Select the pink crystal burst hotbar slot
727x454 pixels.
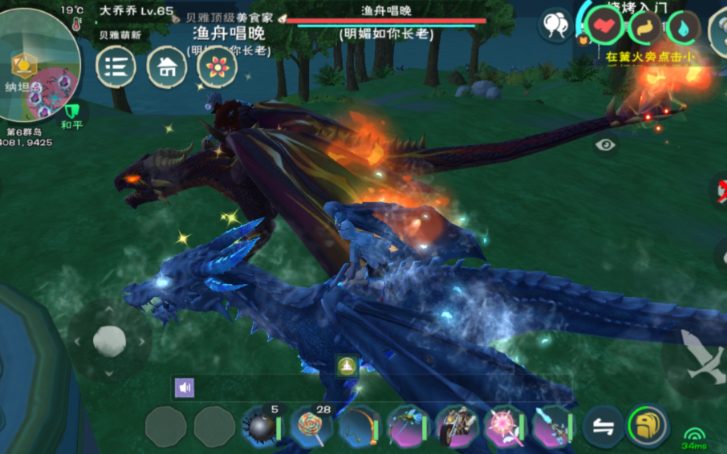click(x=503, y=427)
